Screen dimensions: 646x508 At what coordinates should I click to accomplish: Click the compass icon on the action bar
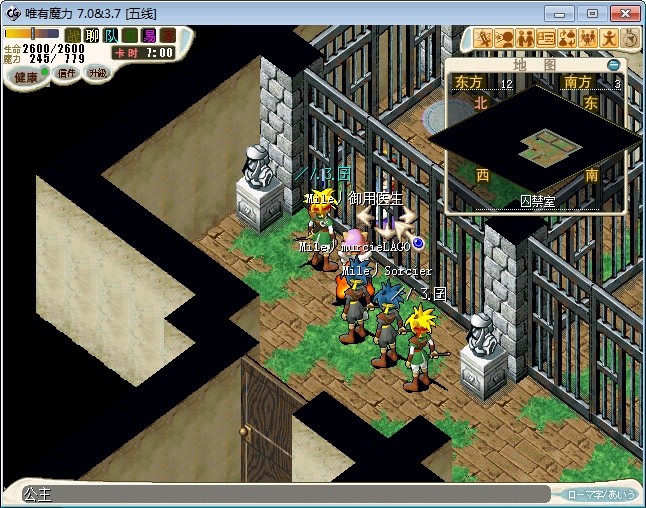[x=630, y=39]
